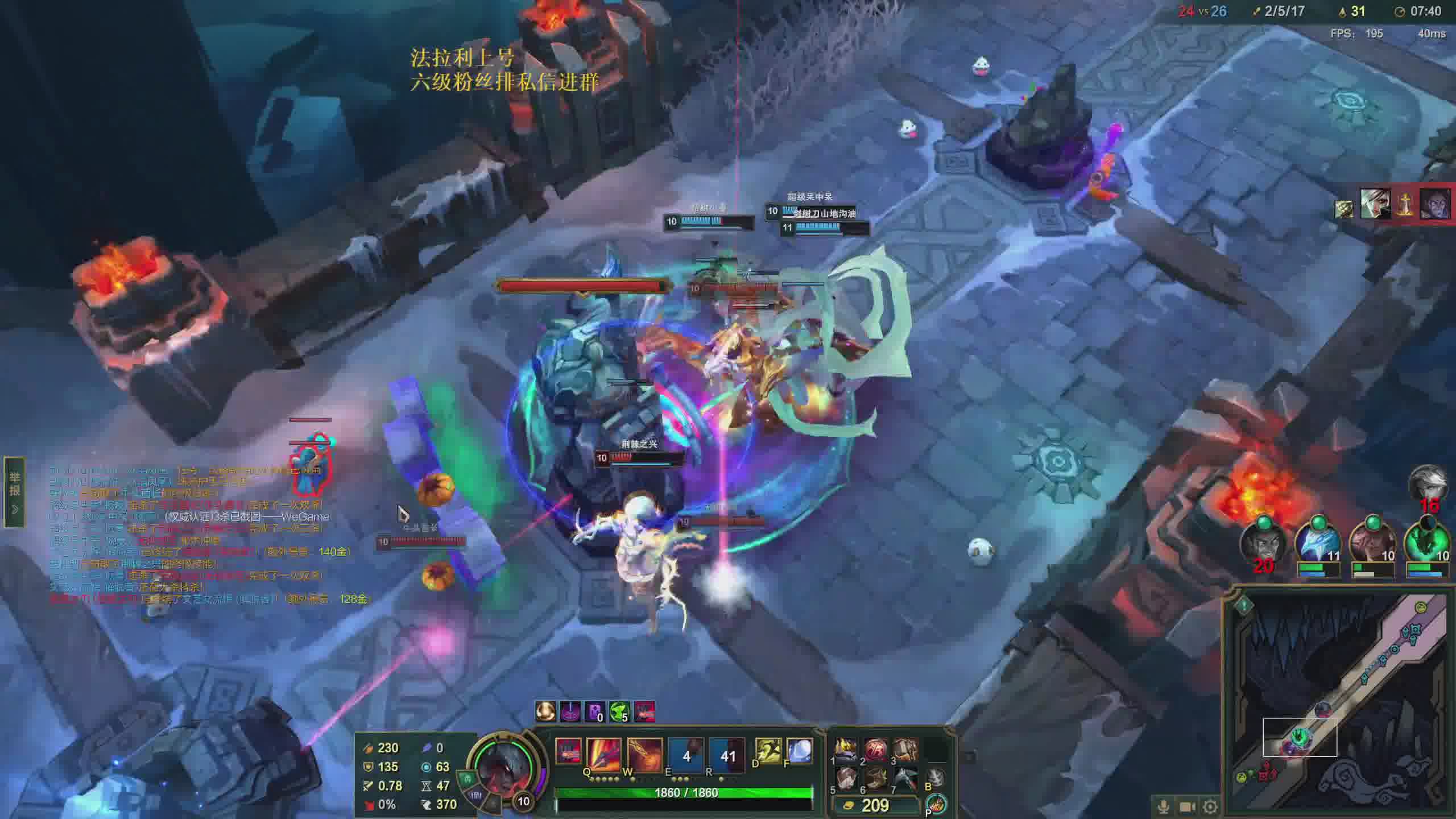
Task: Open the shop via the gold counter
Action: pos(875,805)
